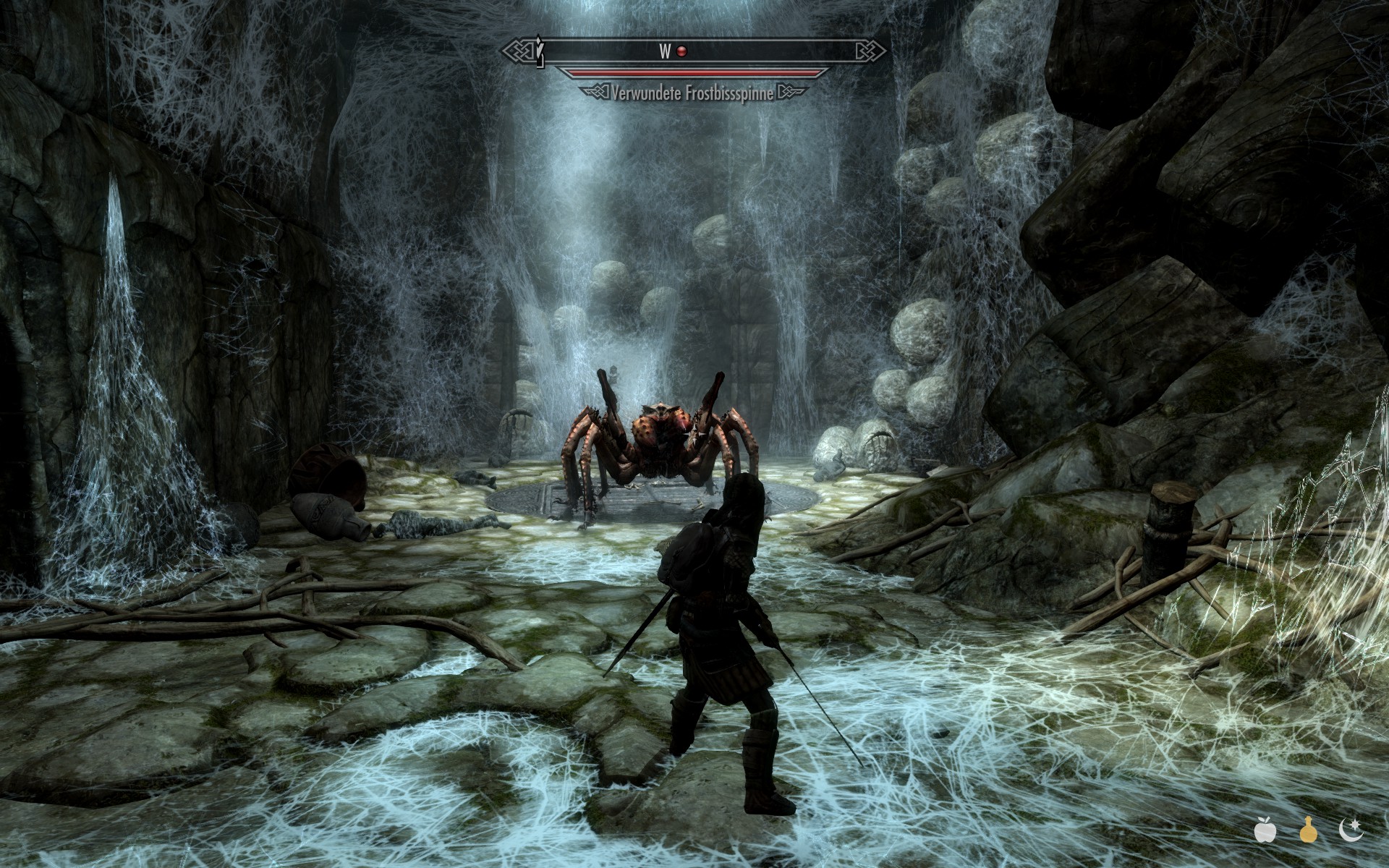1389x868 pixels.
Task: Click the crescent moon fatigue icon
Action: [x=1350, y=830]
